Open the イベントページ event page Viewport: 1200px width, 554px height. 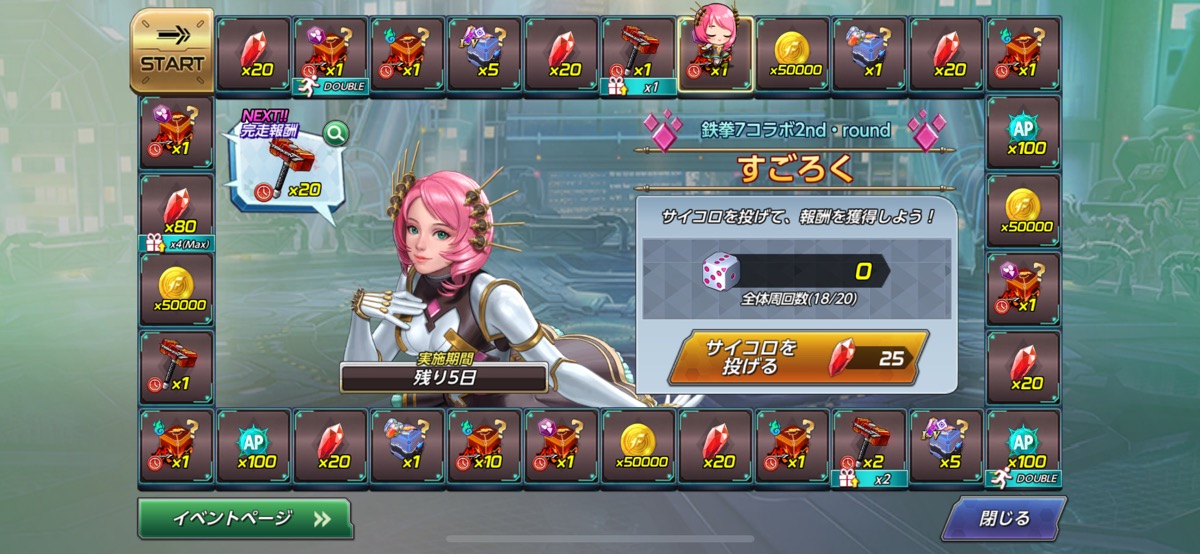tap(245, 519)
